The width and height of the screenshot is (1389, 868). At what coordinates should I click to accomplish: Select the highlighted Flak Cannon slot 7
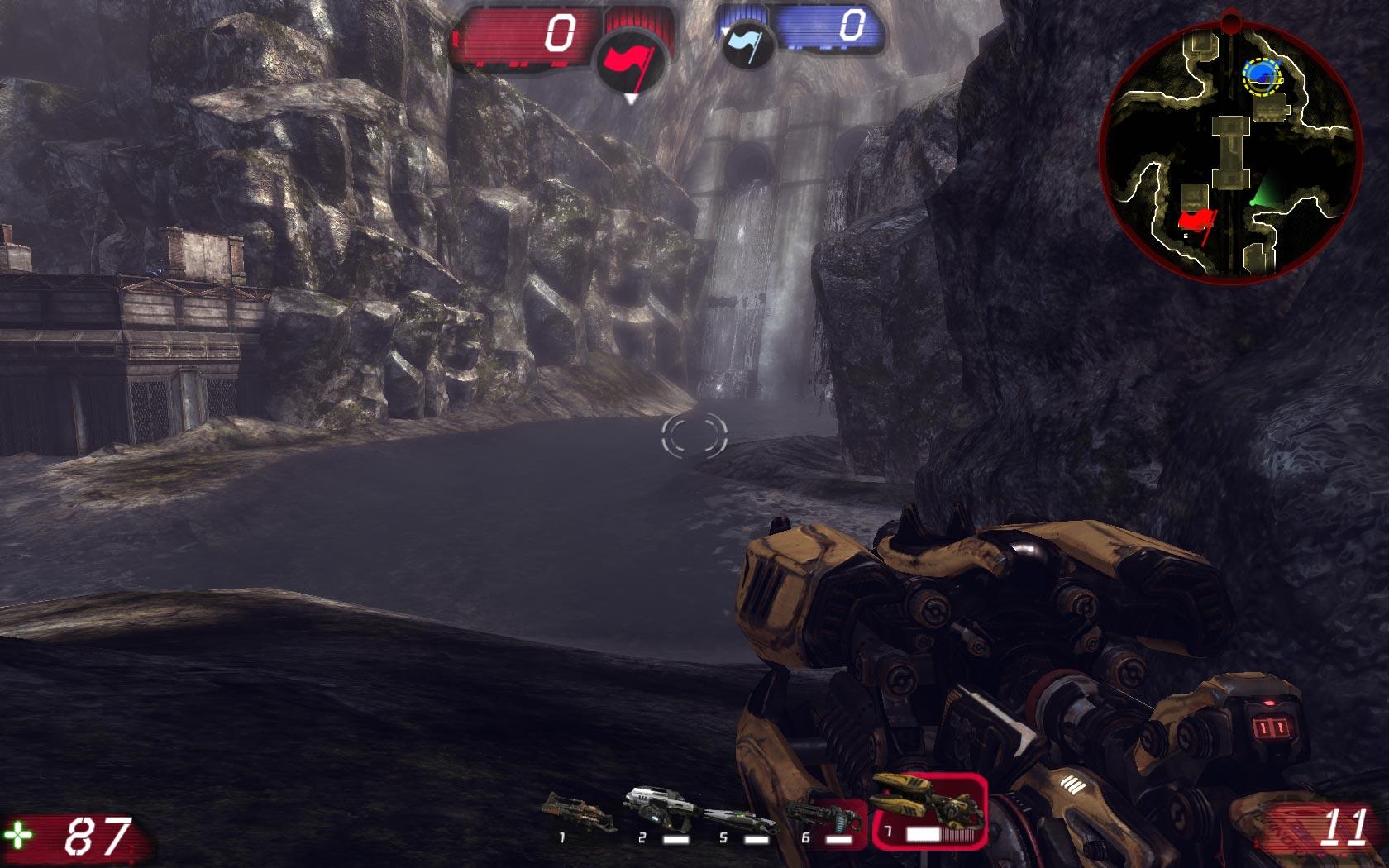(x=928, y=812)
